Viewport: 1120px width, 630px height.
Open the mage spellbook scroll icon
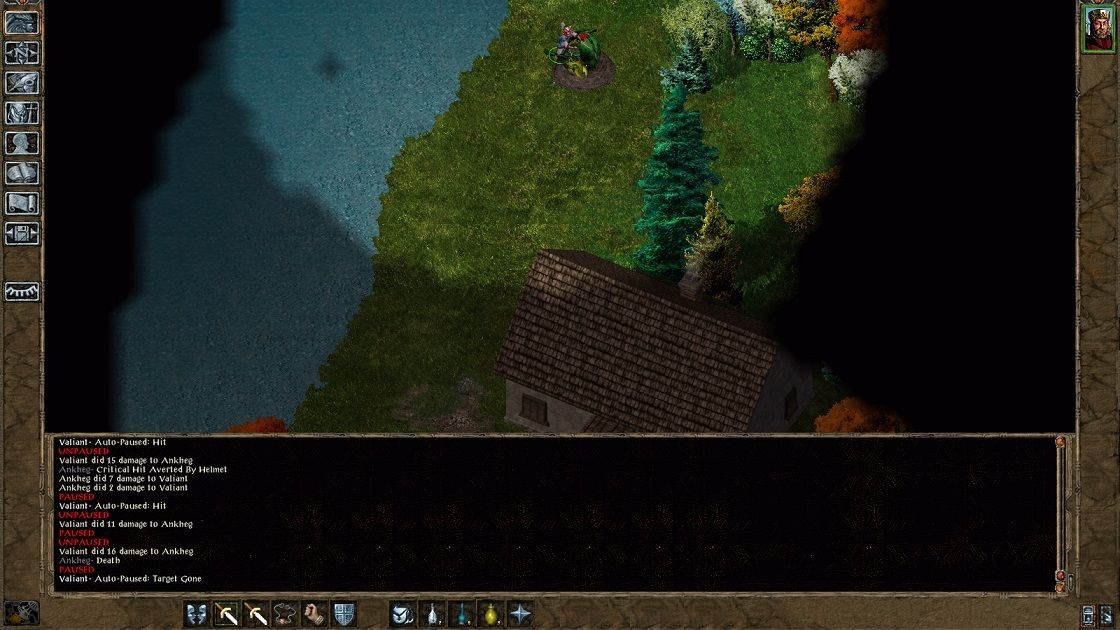[x=22, y=173]
